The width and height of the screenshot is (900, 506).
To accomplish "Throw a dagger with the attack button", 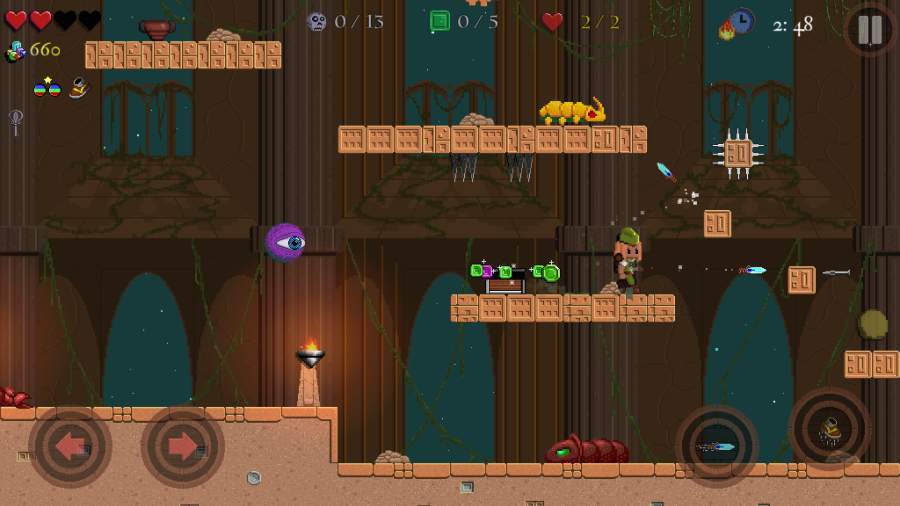I will [716, 446].
